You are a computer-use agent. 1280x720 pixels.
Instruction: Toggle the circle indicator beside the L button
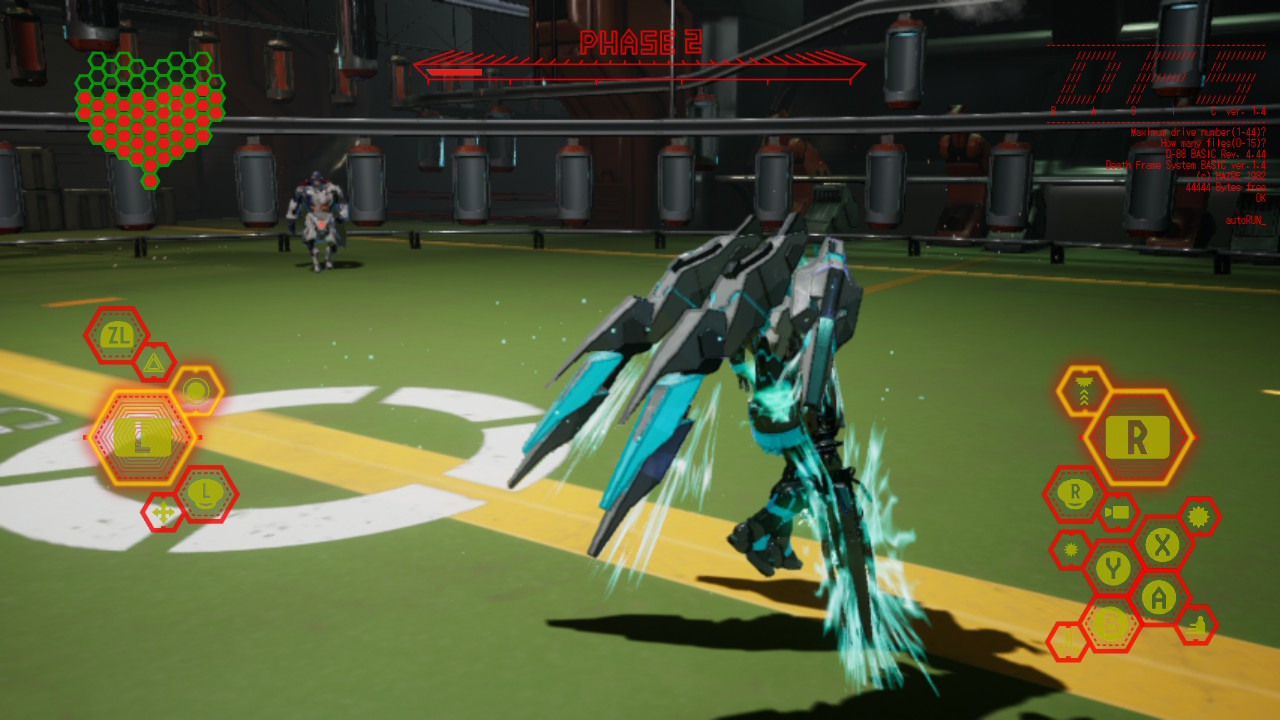tap(196, 388)
